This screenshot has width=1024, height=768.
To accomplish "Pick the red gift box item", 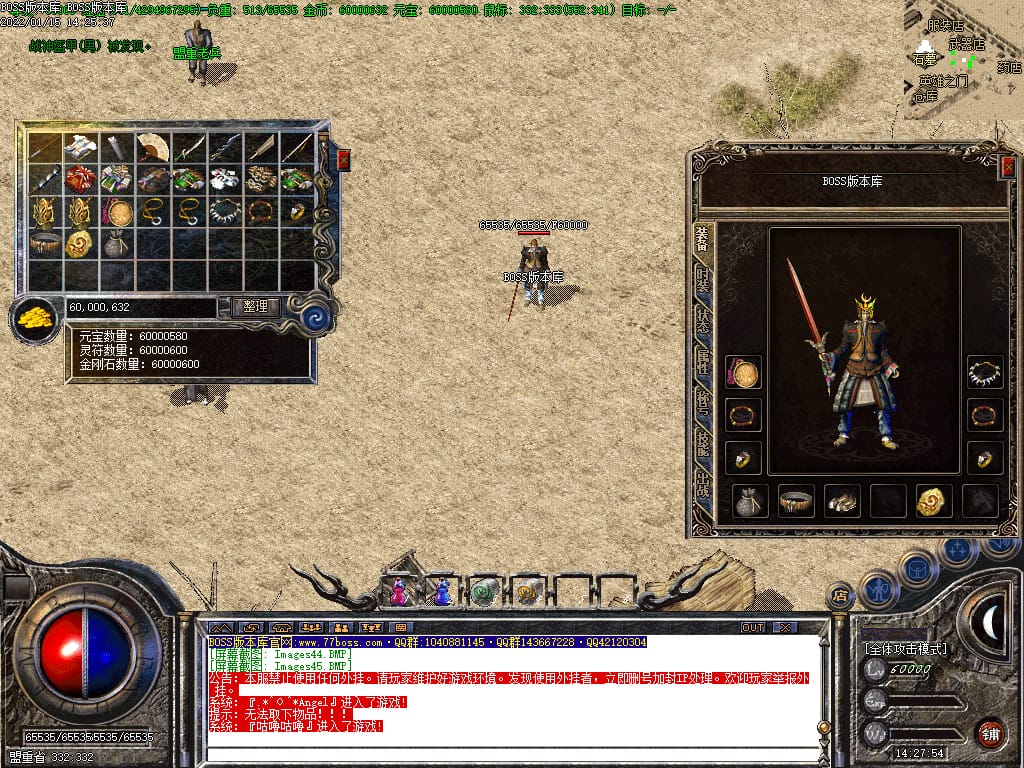I will tap(81, 180).
